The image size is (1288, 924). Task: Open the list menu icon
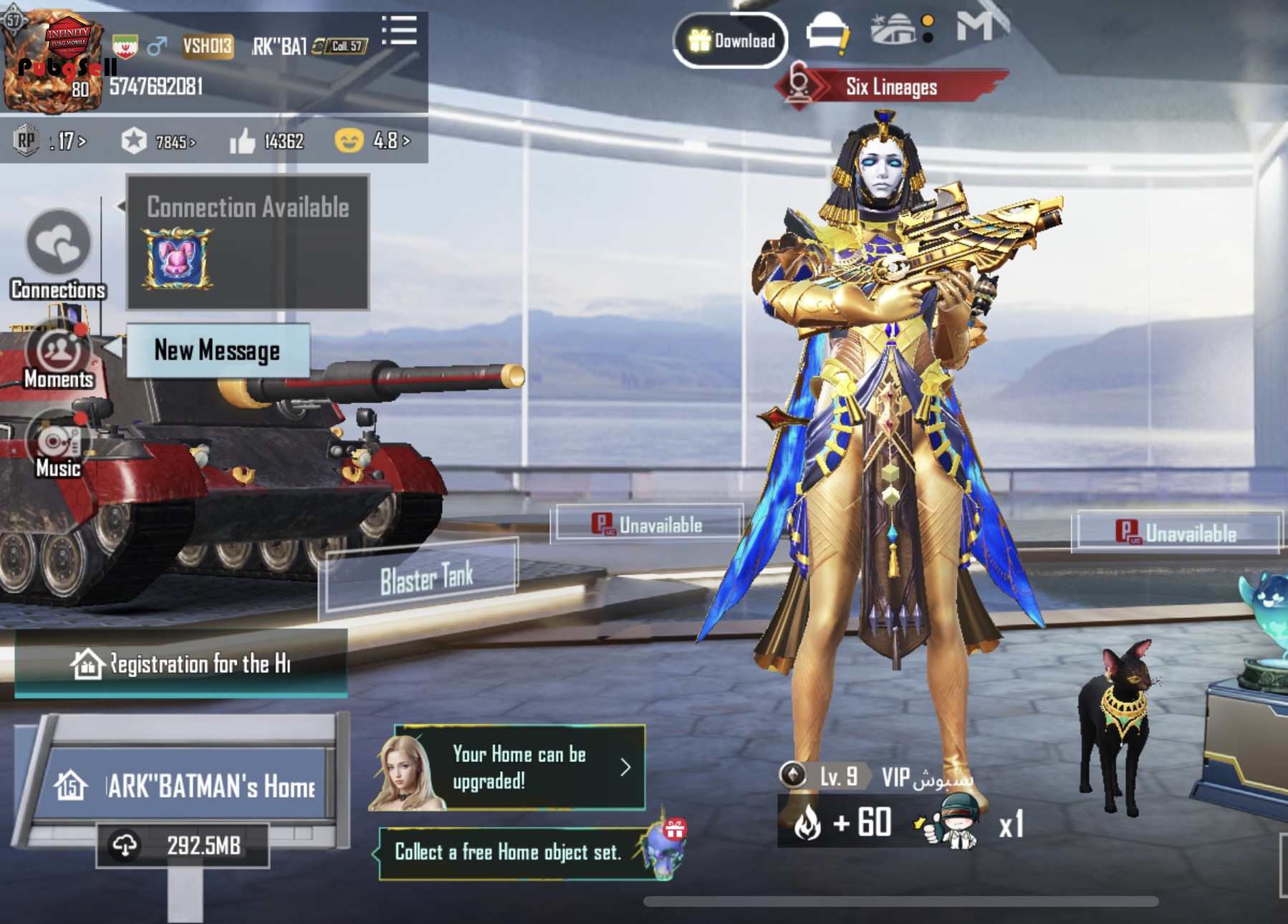click(399, 31)
